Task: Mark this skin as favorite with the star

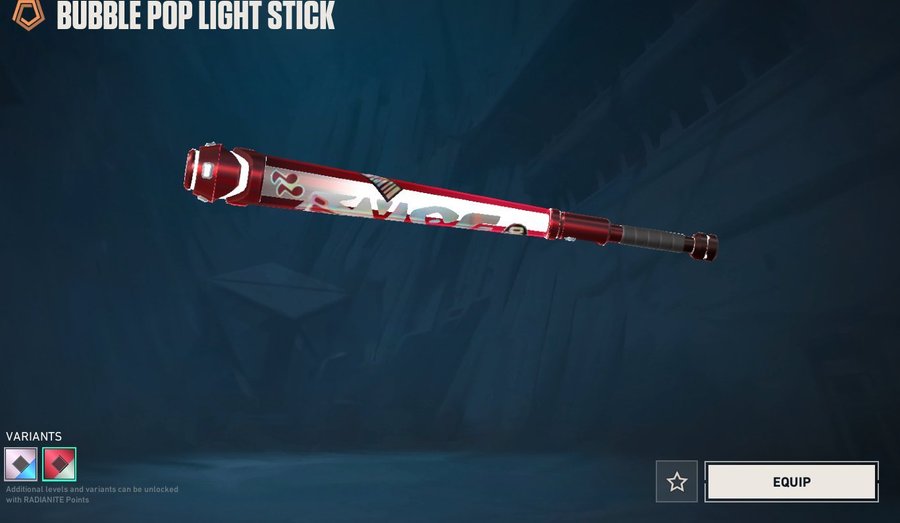Action: 677,482
